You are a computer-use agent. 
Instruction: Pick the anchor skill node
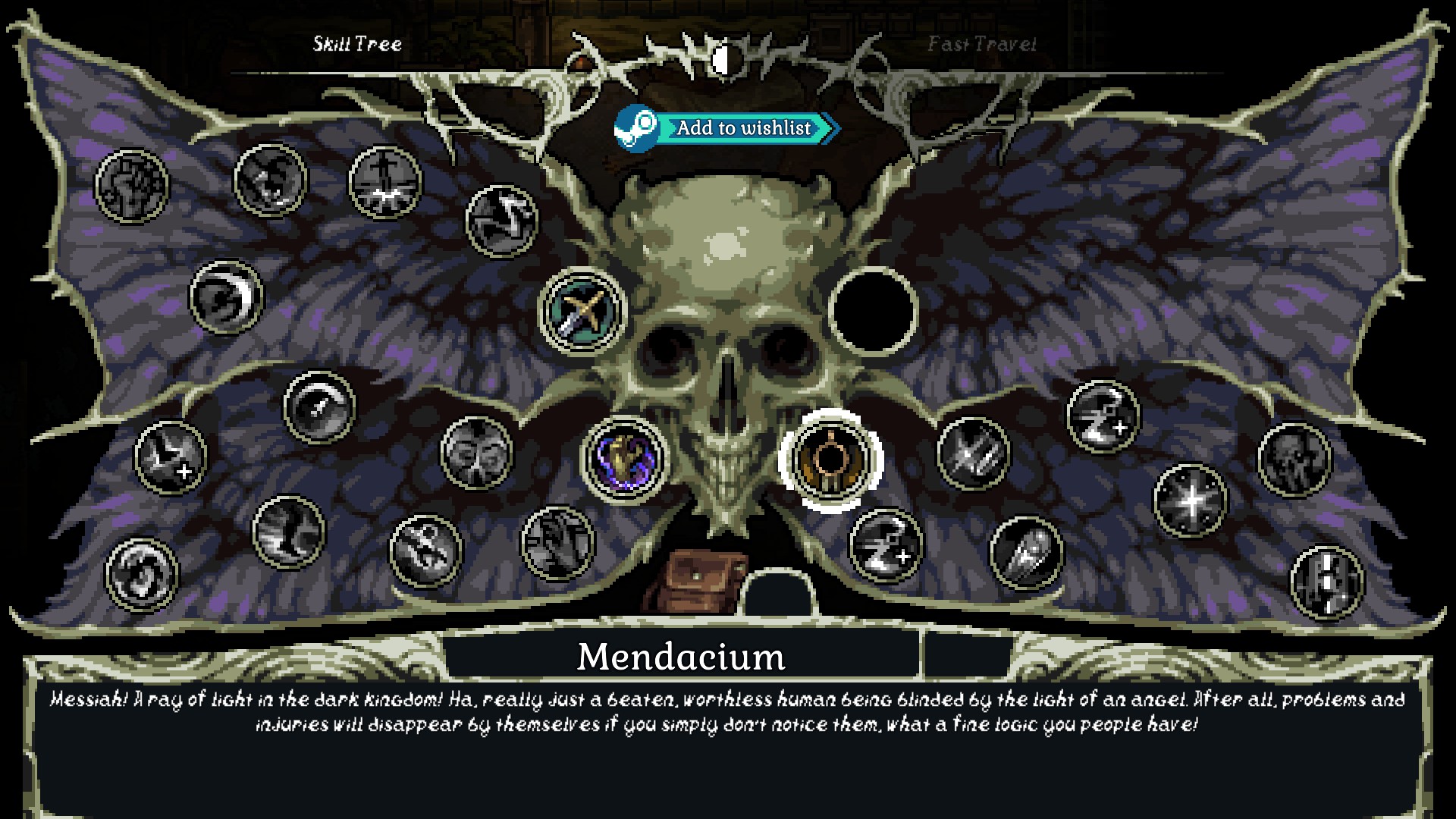point(425,551)
